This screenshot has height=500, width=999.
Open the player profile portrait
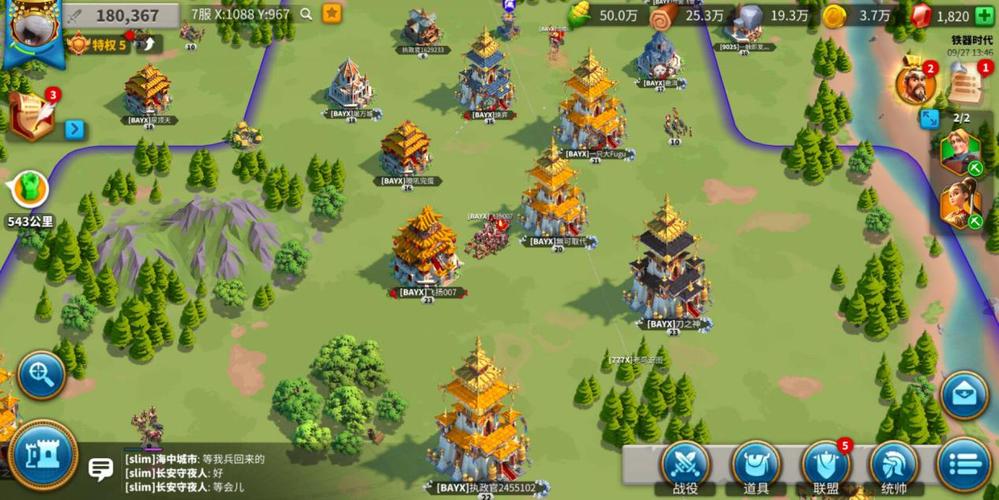(x=30, y=30)
